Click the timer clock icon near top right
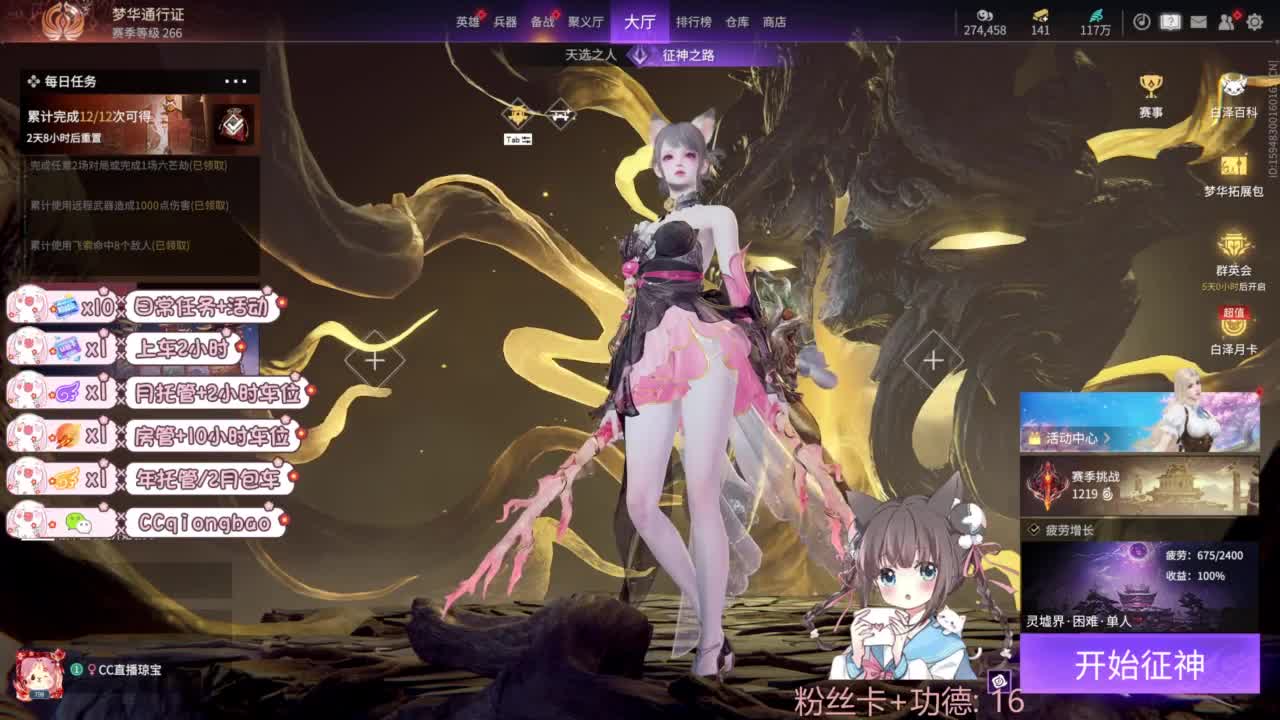The image size is (1280, 720). tap(1142, 22)
